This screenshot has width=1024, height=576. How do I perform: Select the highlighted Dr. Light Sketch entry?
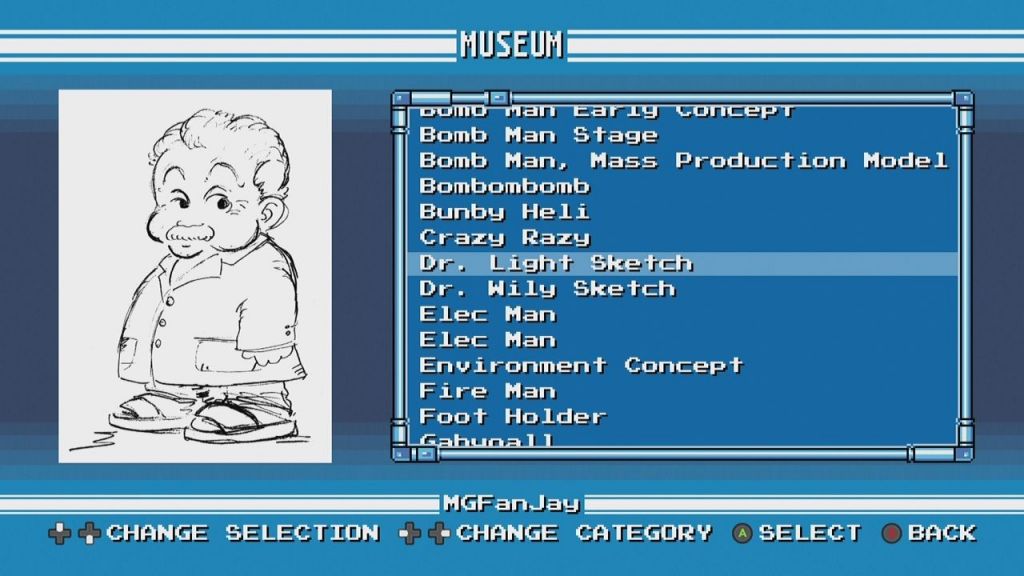tap(556, 264)
